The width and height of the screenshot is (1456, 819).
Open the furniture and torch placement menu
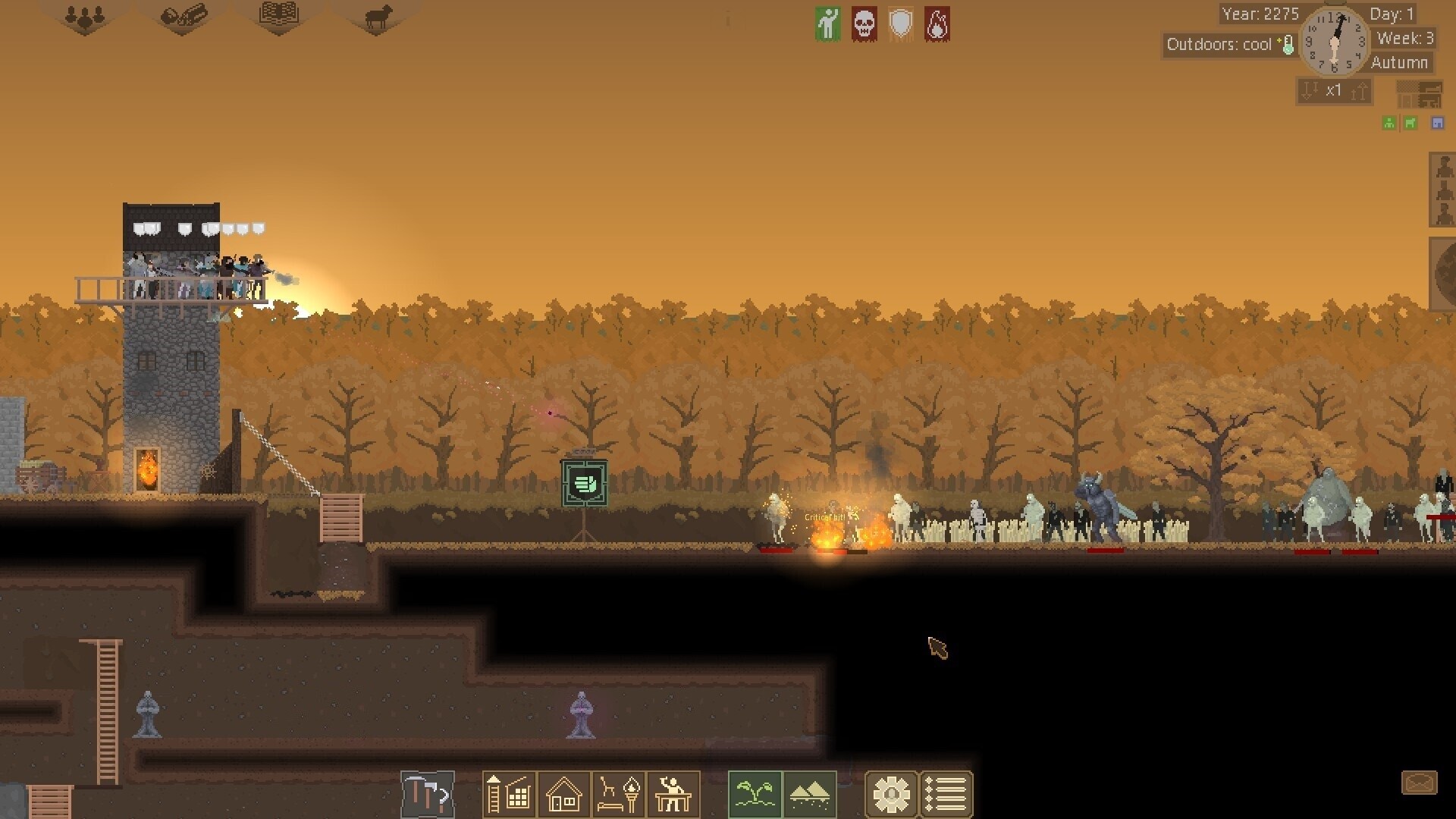pyautogui.click(x=619, y=794)
